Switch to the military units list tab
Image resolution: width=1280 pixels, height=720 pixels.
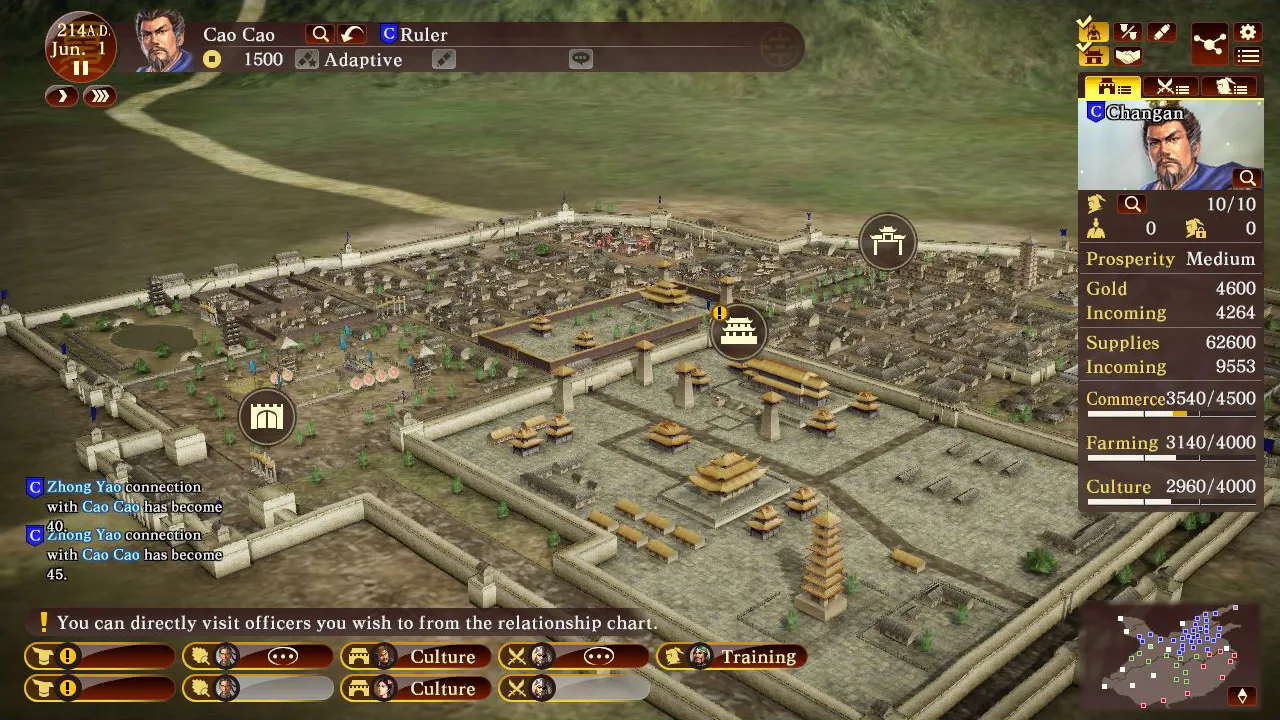pyautogui.click(x=1170, y=87)
